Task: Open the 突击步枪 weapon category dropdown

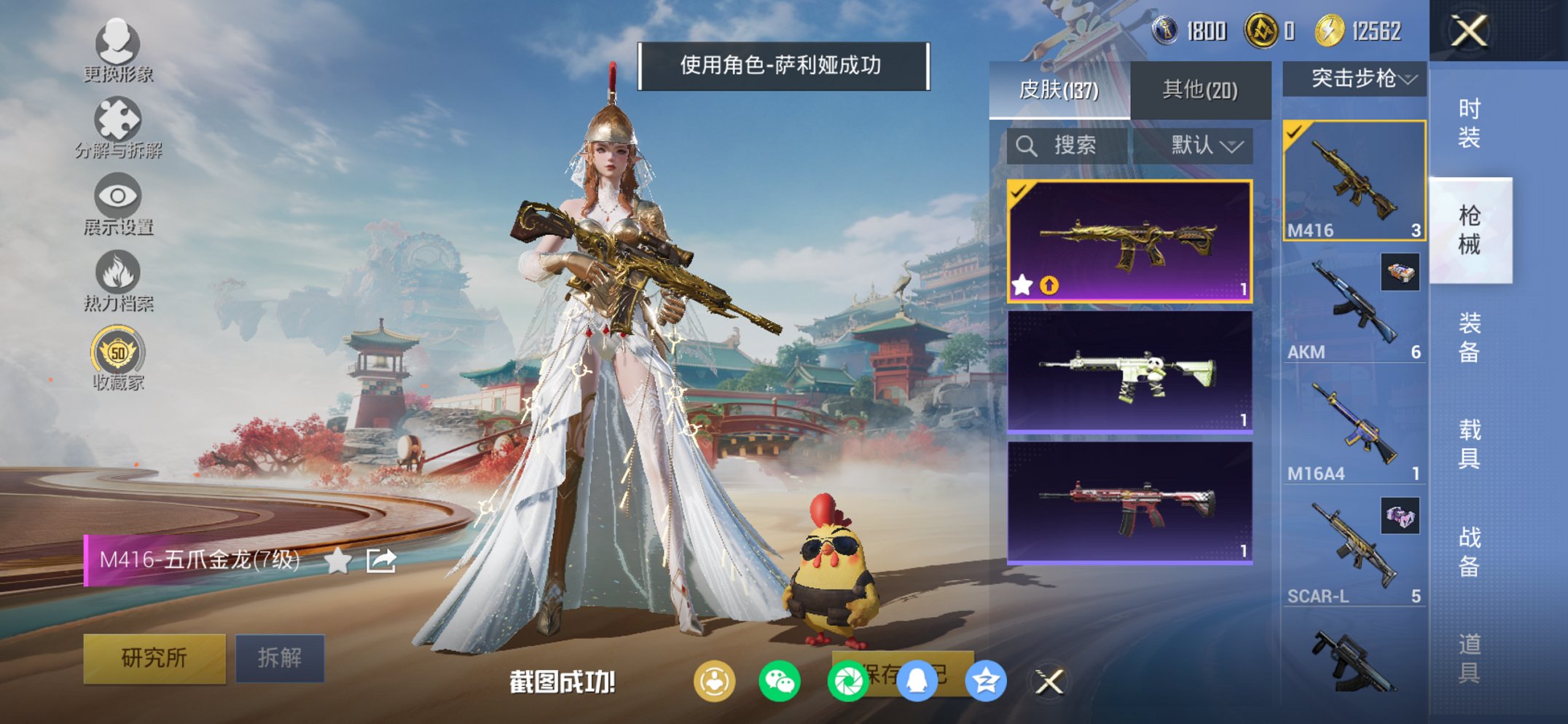Action: (x=1353, y=79)
